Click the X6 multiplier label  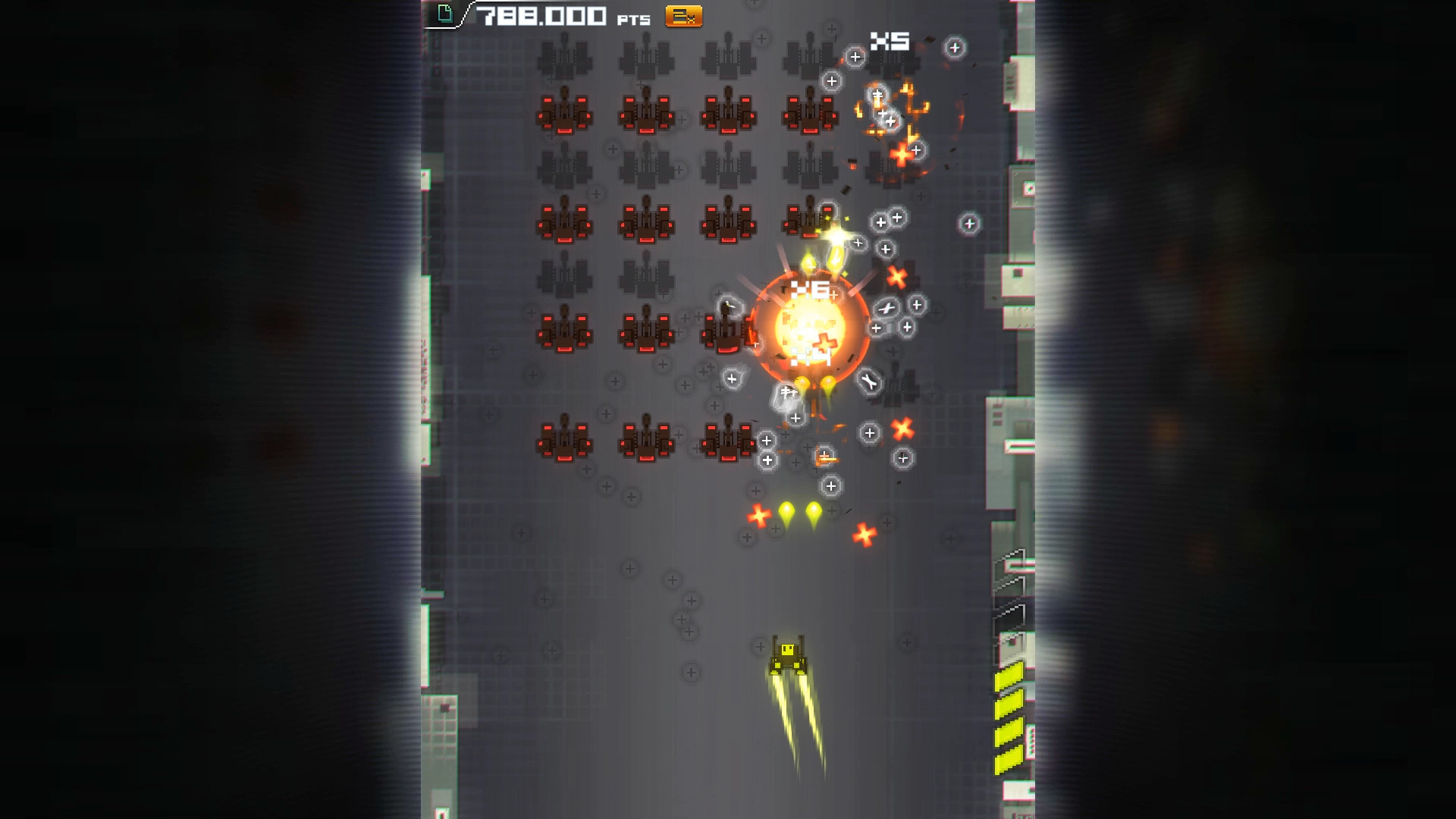[811, 289]
